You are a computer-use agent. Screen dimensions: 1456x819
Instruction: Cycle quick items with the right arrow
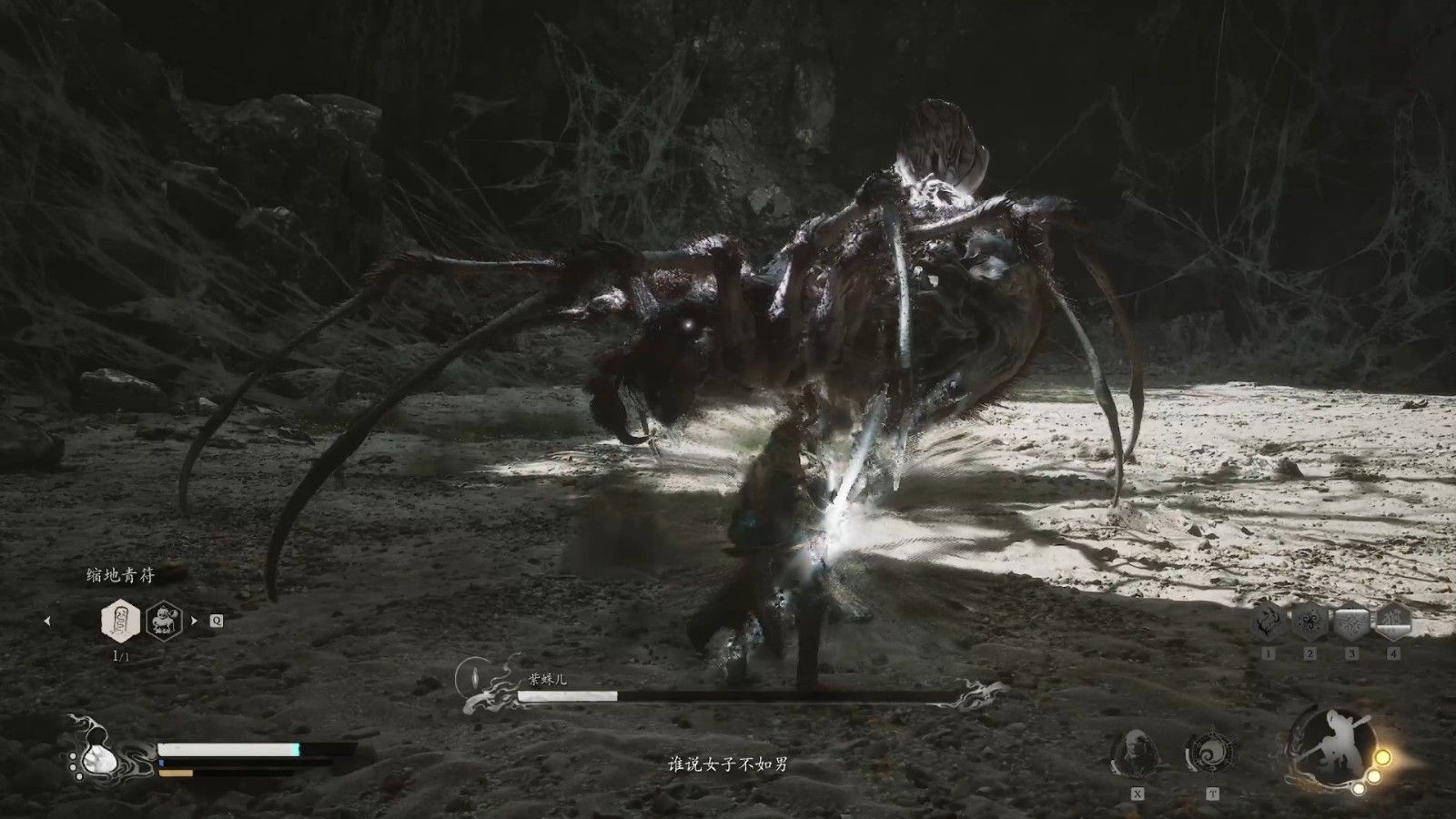(194, 622)
